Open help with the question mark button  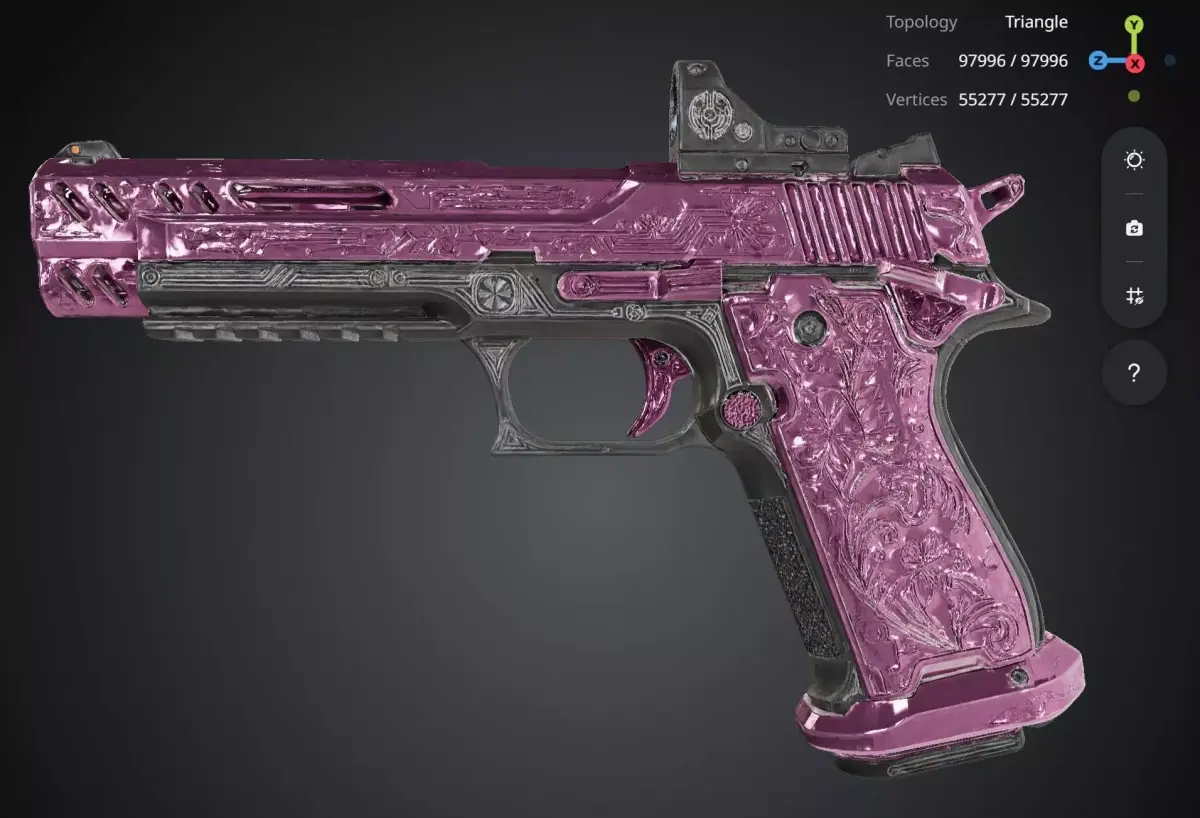point(1134,373)
